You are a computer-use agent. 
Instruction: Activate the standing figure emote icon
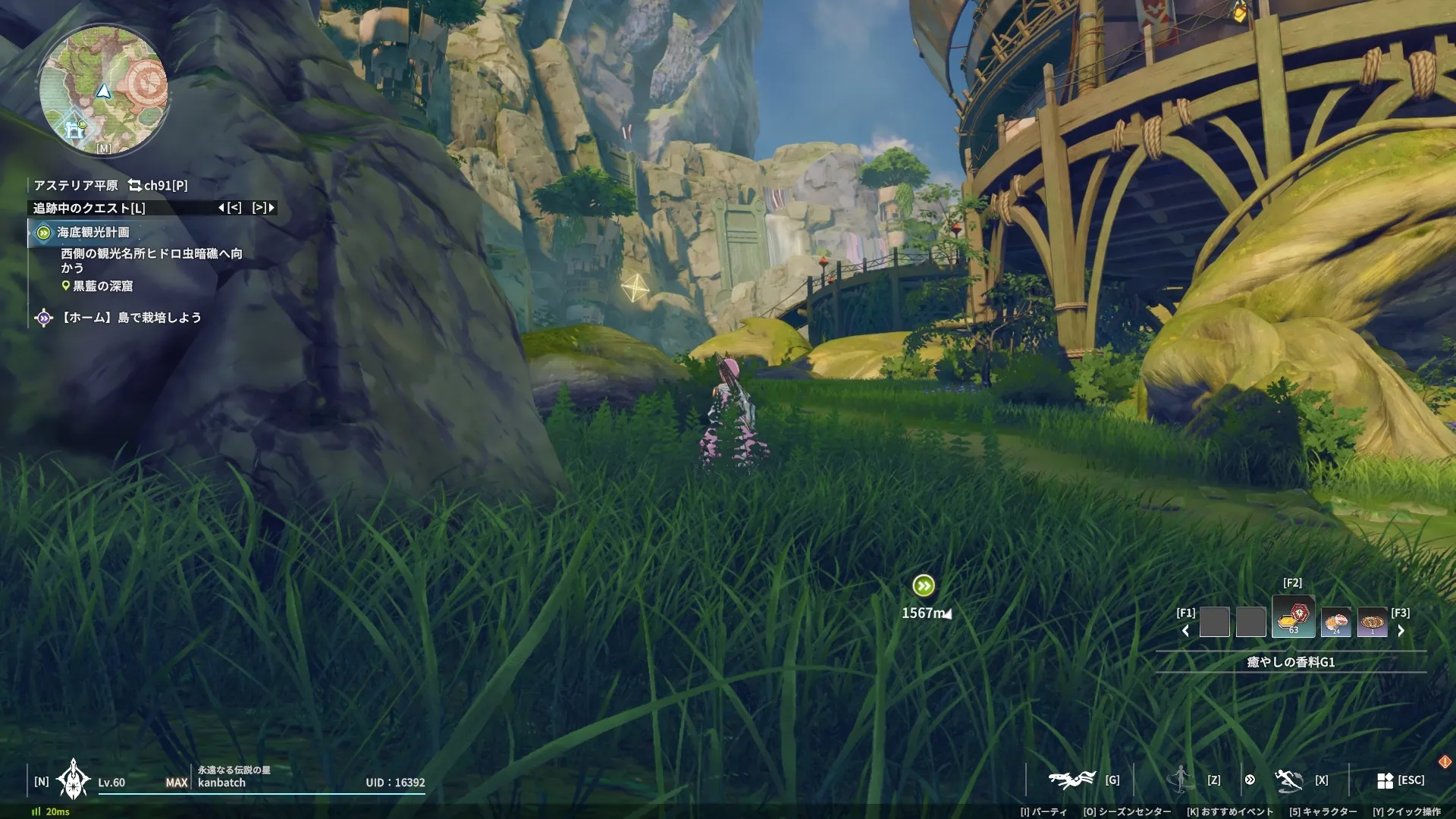(x=1180, y=779)
